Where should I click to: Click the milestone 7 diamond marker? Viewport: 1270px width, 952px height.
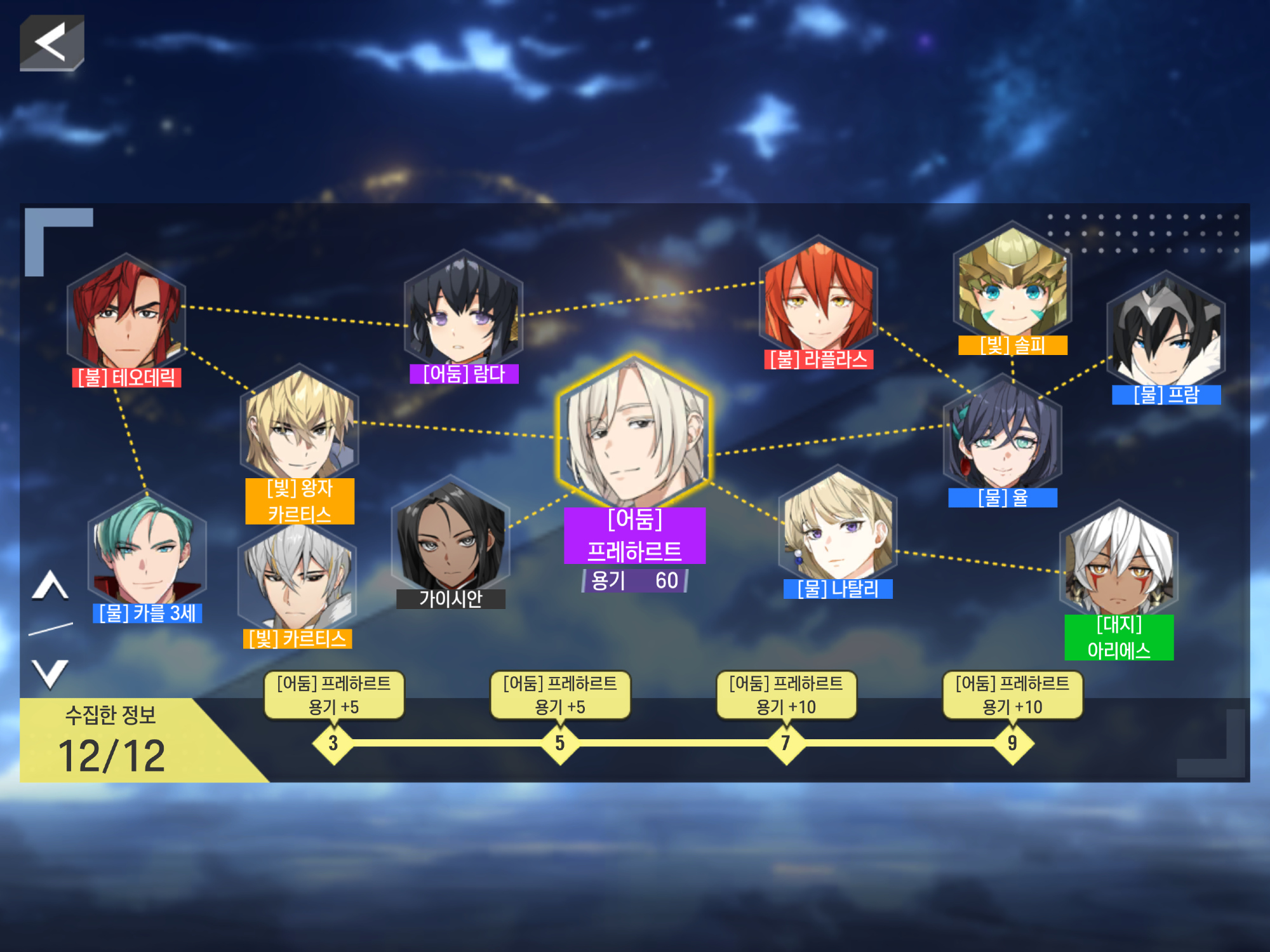pyautogui.click(x=785, y=742)
